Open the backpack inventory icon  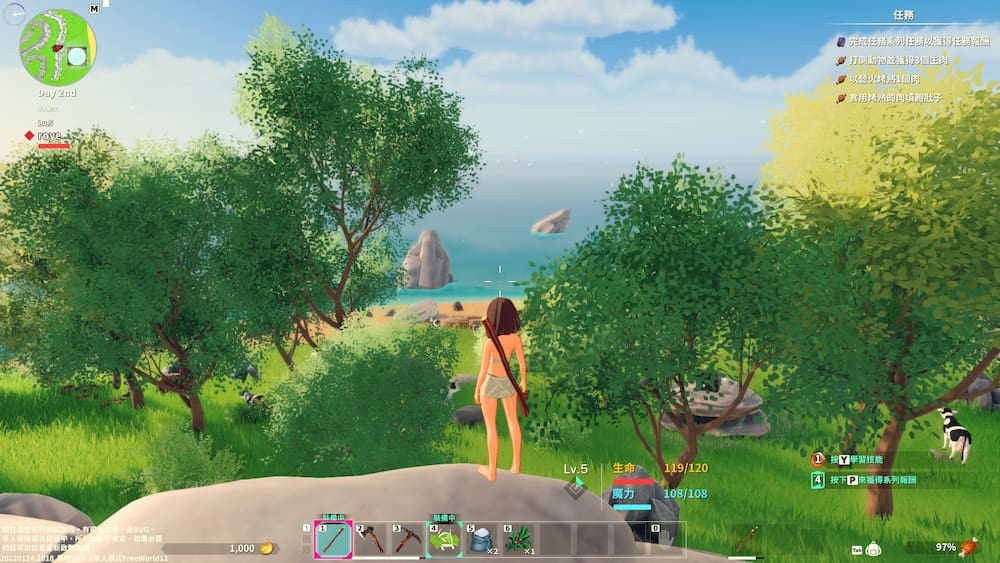point(873,548)
